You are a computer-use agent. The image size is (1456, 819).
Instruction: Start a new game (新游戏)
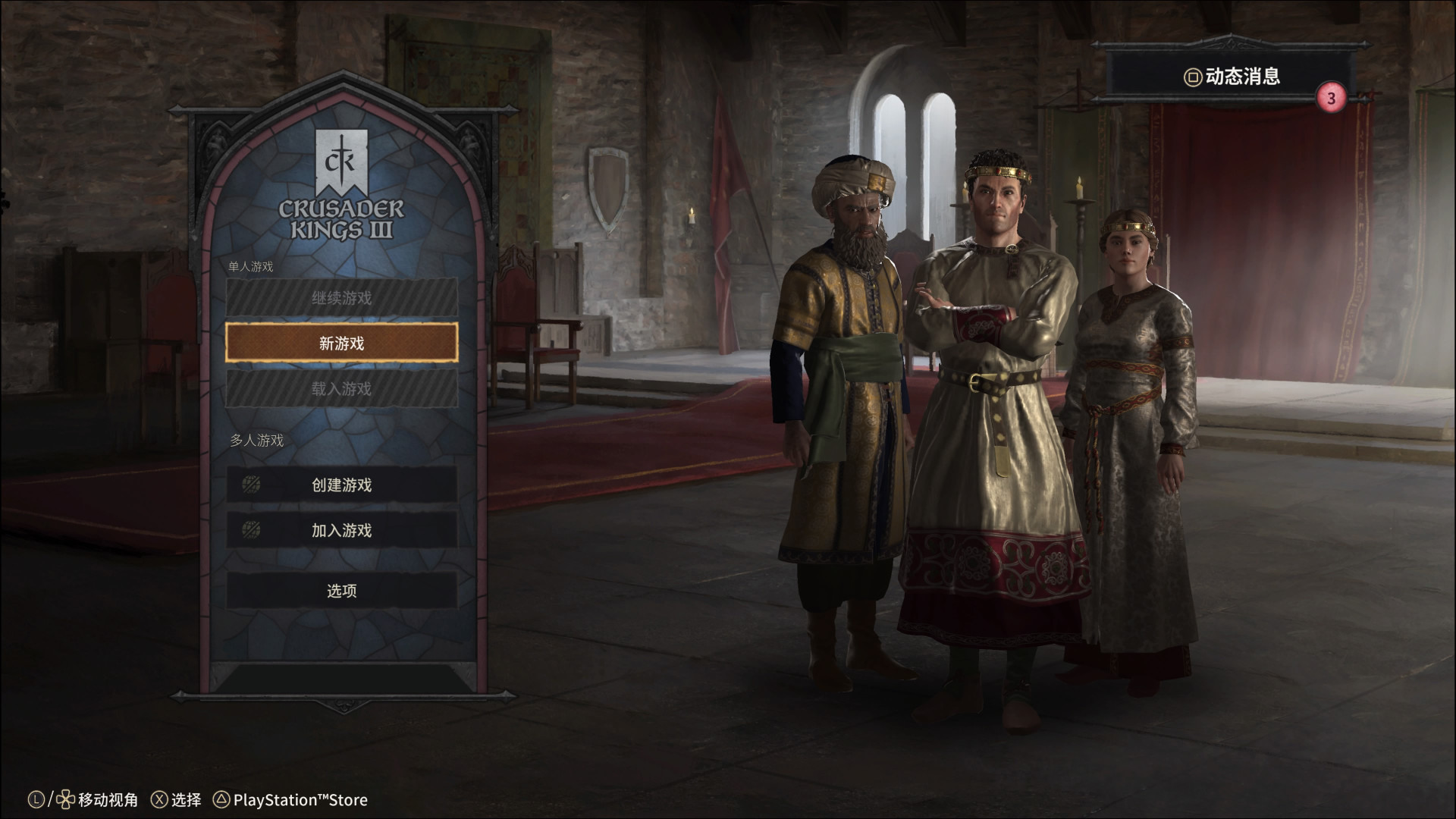point(341,344)
